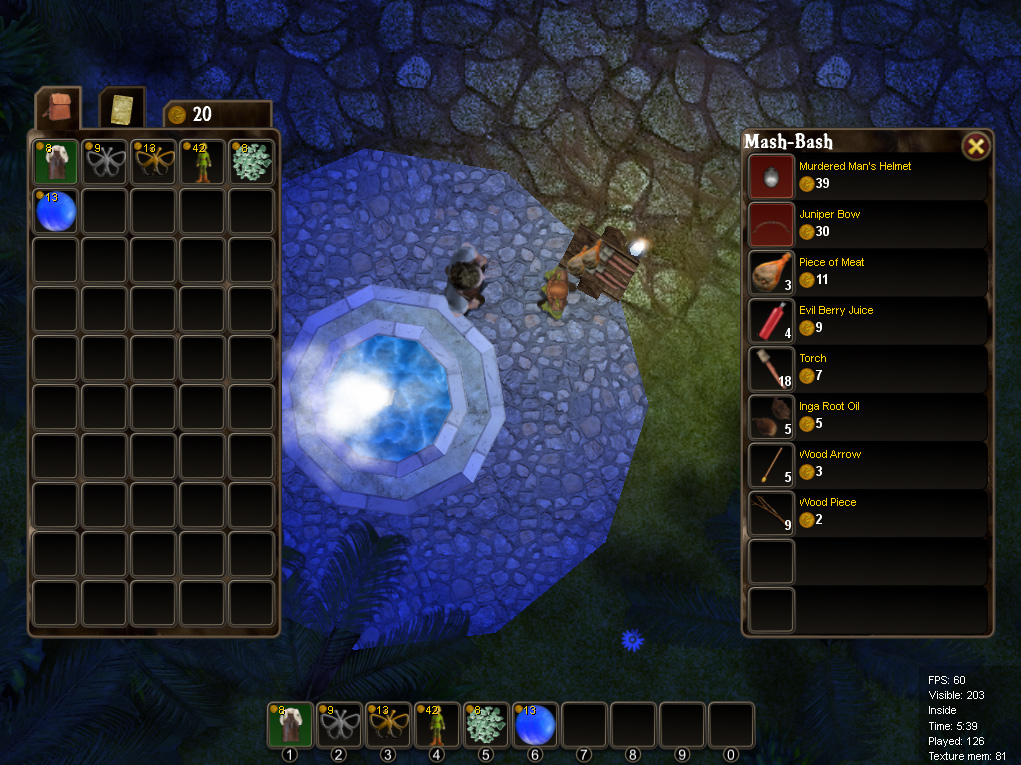Select the leather apron in the inventory grid
The height and width of the screenshot is (765, 1021).
click(x=56, y=162)
